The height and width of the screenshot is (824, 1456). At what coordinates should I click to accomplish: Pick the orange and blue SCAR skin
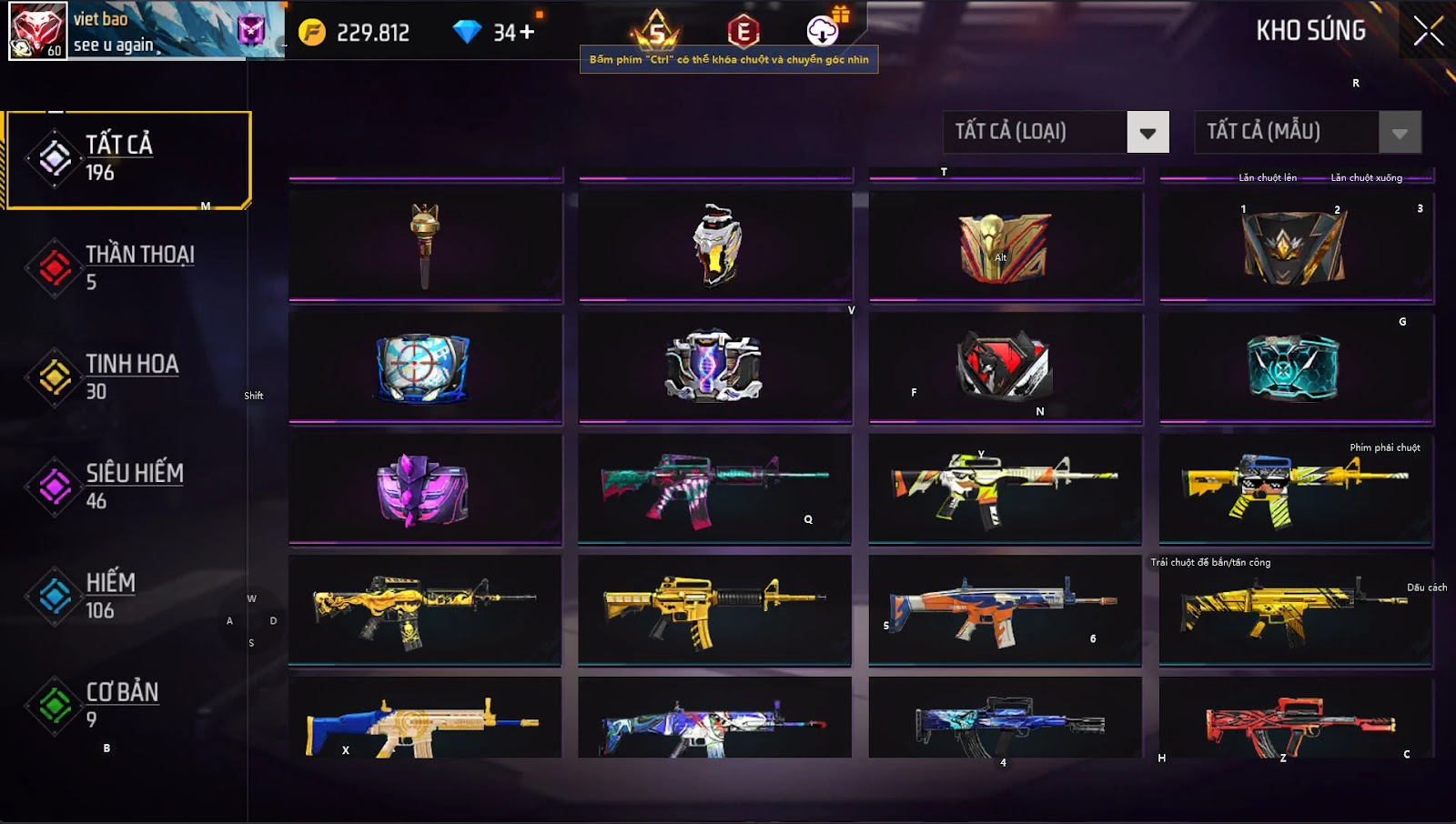click(x=1004, y=610)
